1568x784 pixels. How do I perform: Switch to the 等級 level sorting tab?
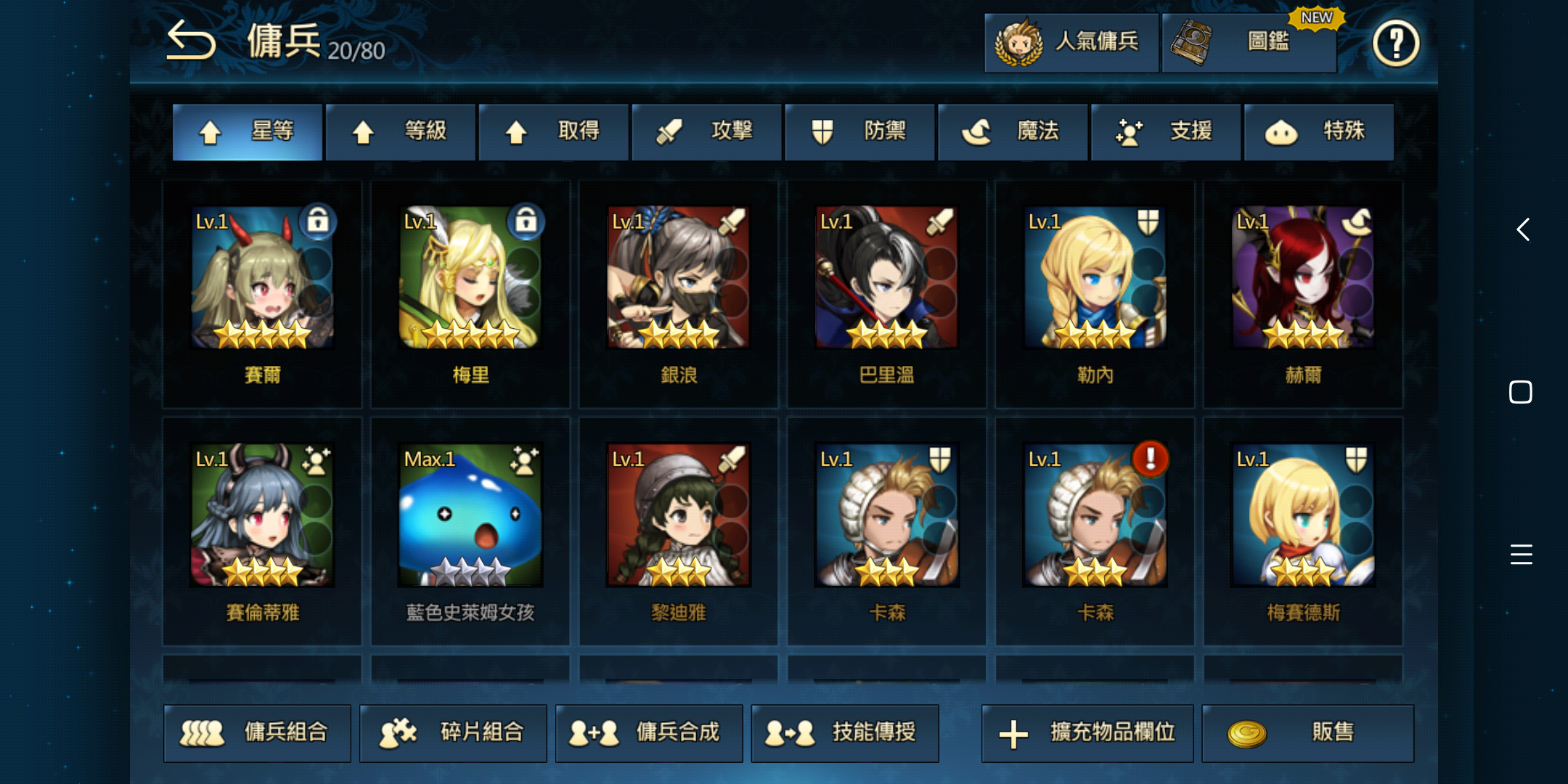[x=400, y=131]
